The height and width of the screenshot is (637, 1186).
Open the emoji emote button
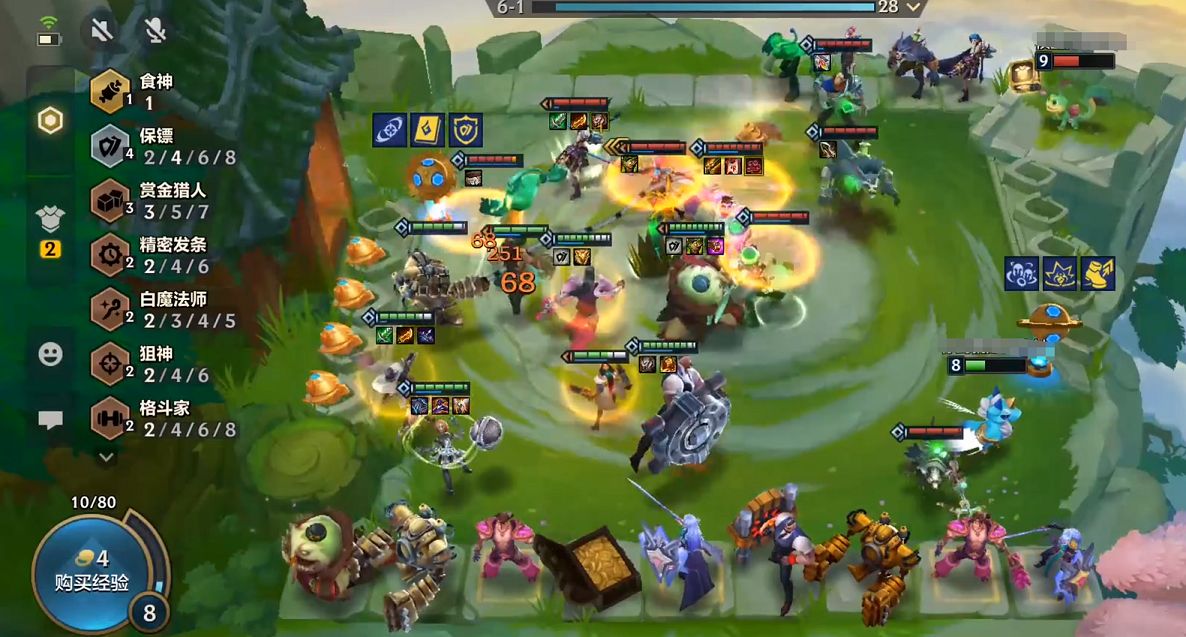[50, 353]
